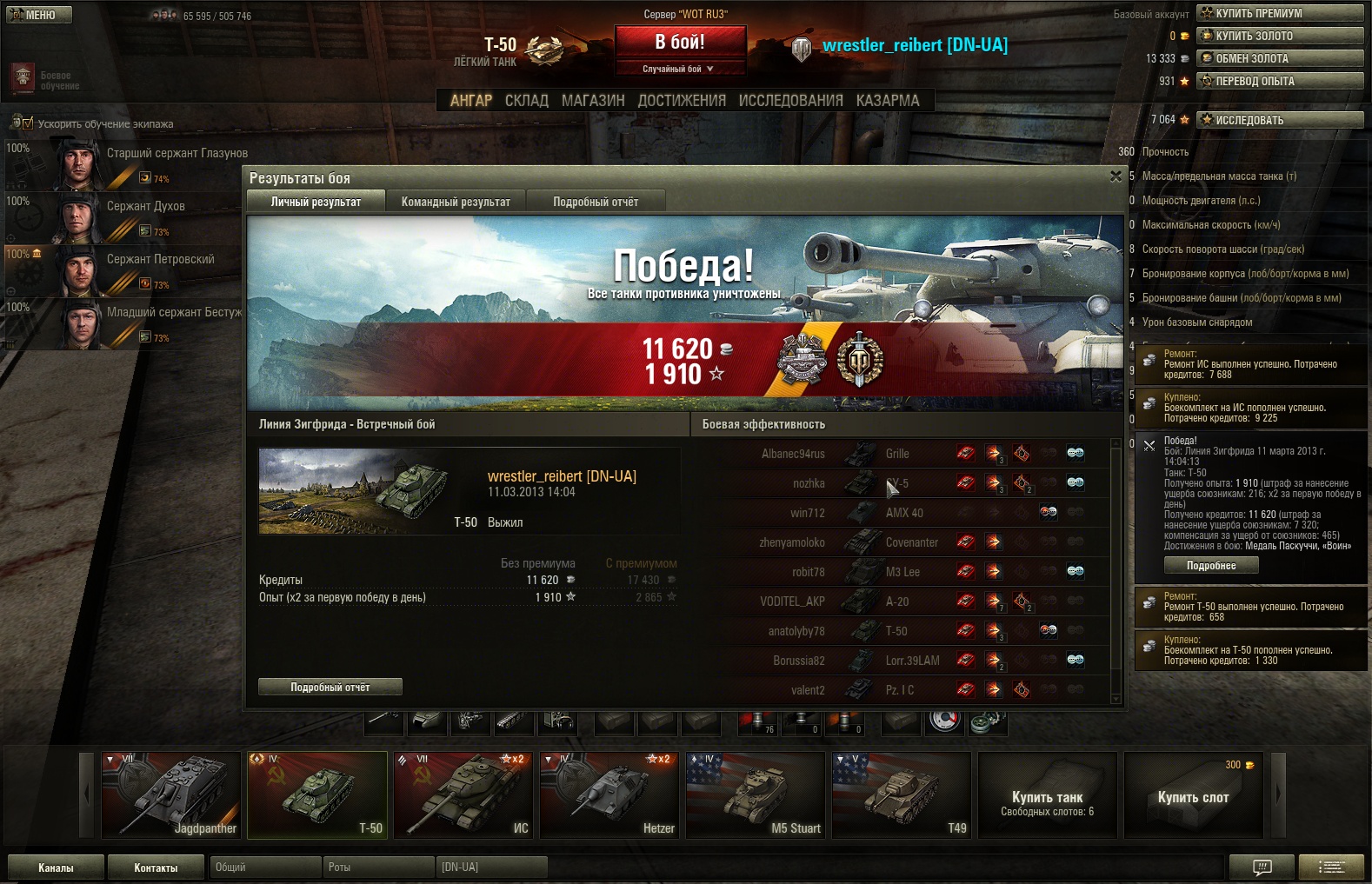Close the Результаты боя window
The image size is (1372, 884).
1116,176
